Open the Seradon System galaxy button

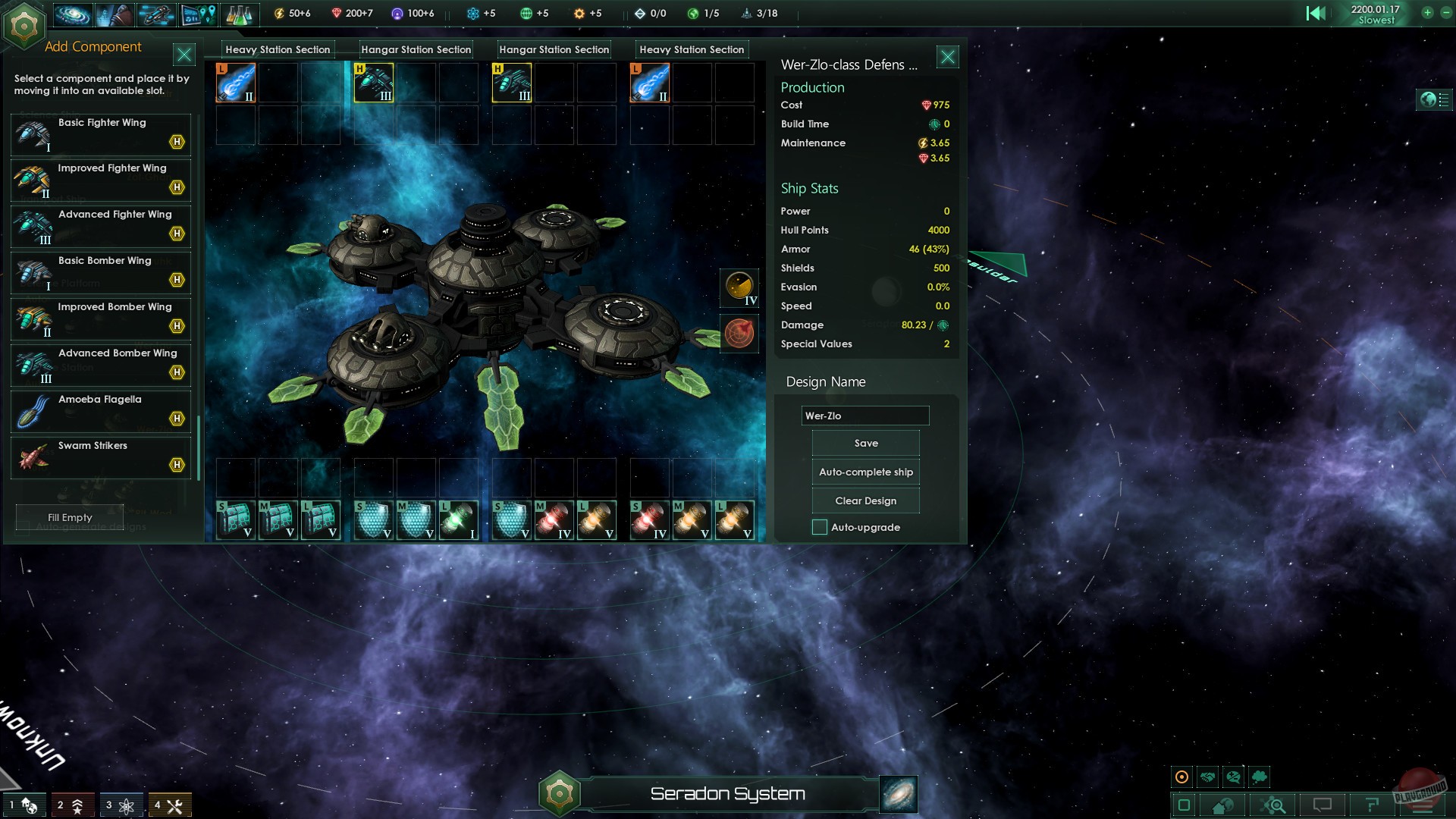click(899, 794)
